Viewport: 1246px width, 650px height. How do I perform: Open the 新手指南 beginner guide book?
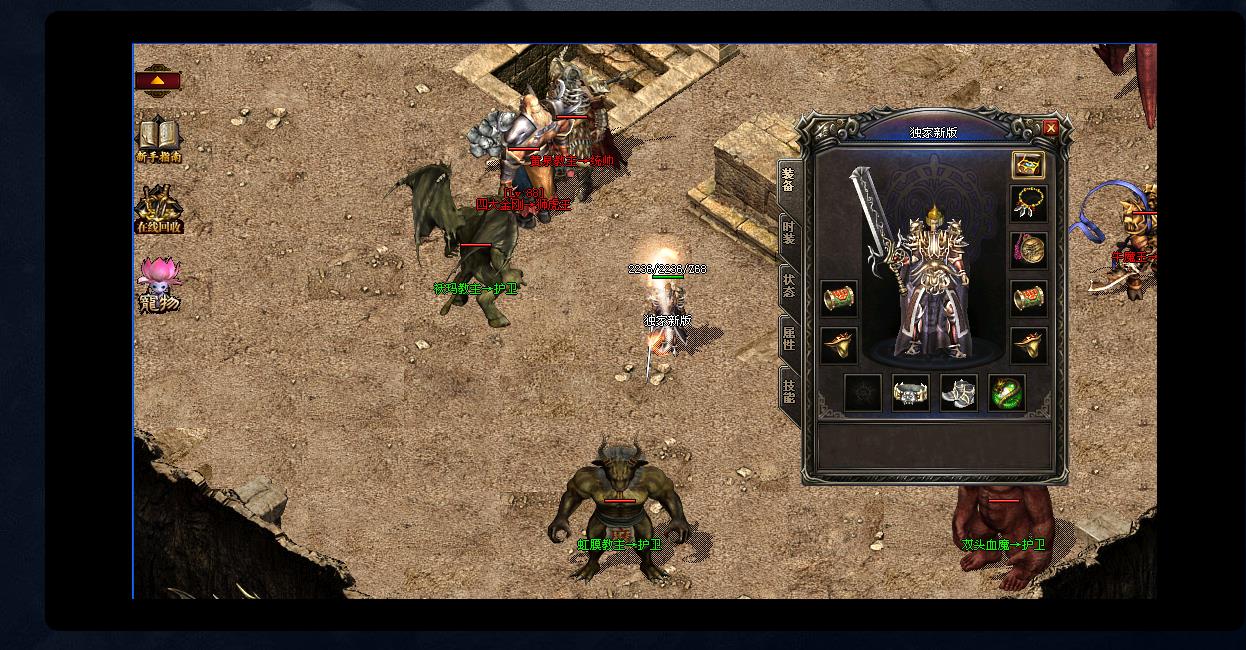[x=159, y=139]
